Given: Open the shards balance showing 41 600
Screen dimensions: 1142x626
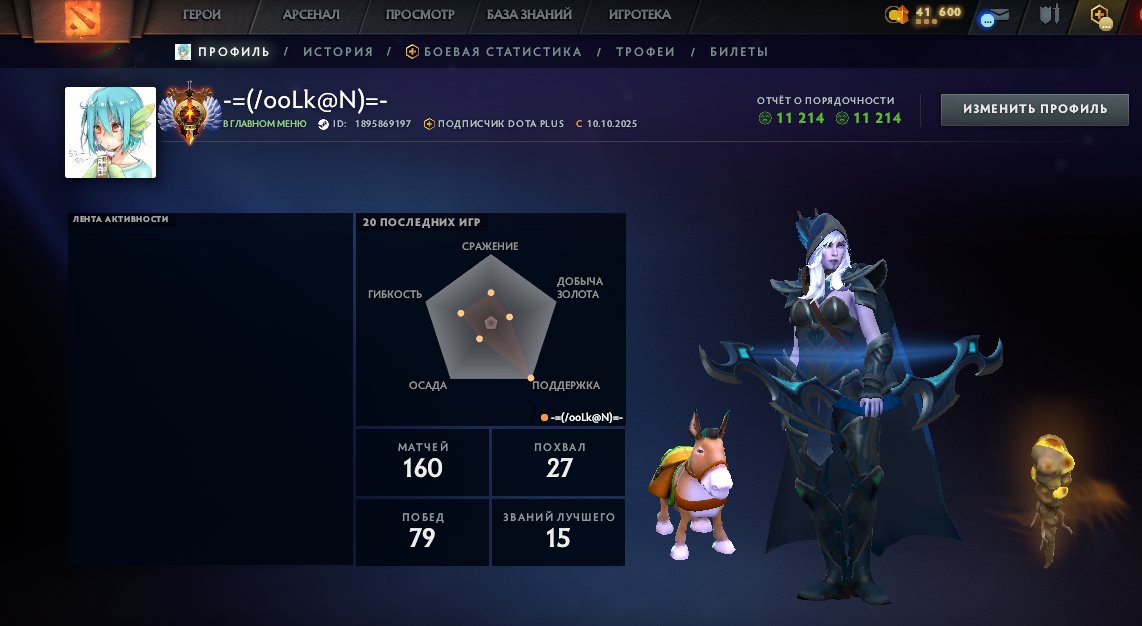Looking at the screenshot, I should pyautogui.click(x=923, y=14).
